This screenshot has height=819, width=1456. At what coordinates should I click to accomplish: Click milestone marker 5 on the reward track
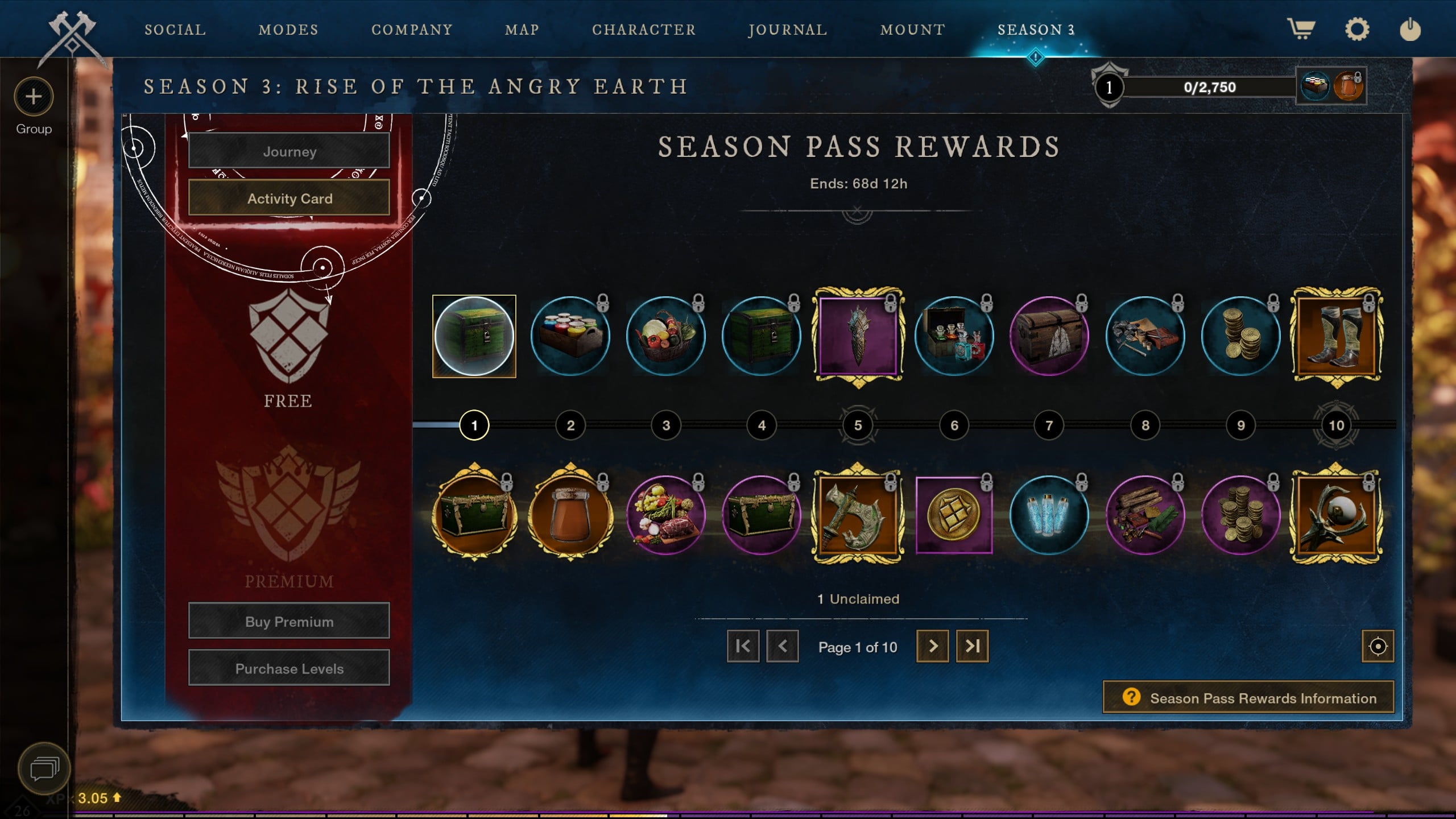(x=858, y=426)
